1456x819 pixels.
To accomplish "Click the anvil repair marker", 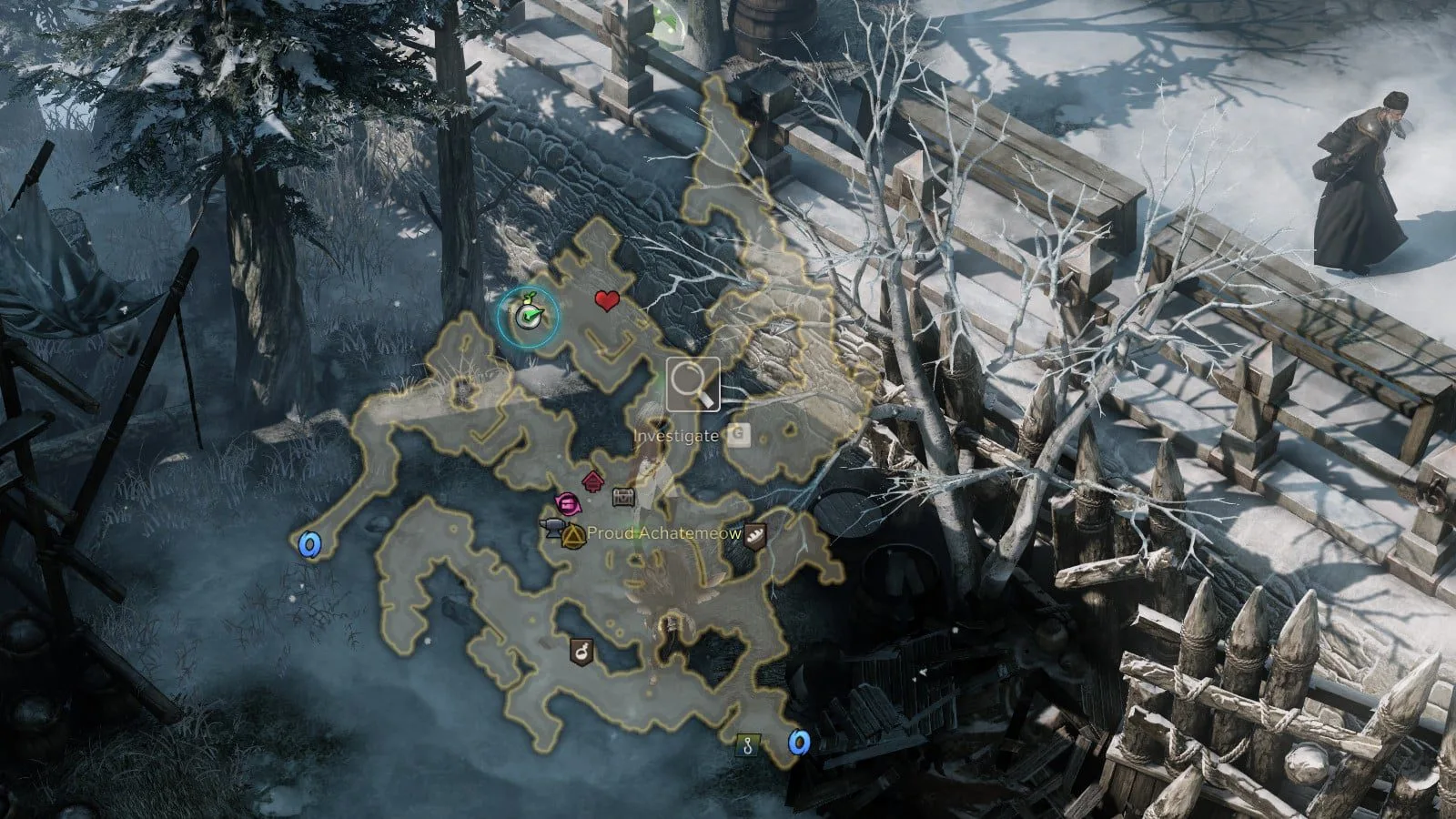I will [553, 527].
